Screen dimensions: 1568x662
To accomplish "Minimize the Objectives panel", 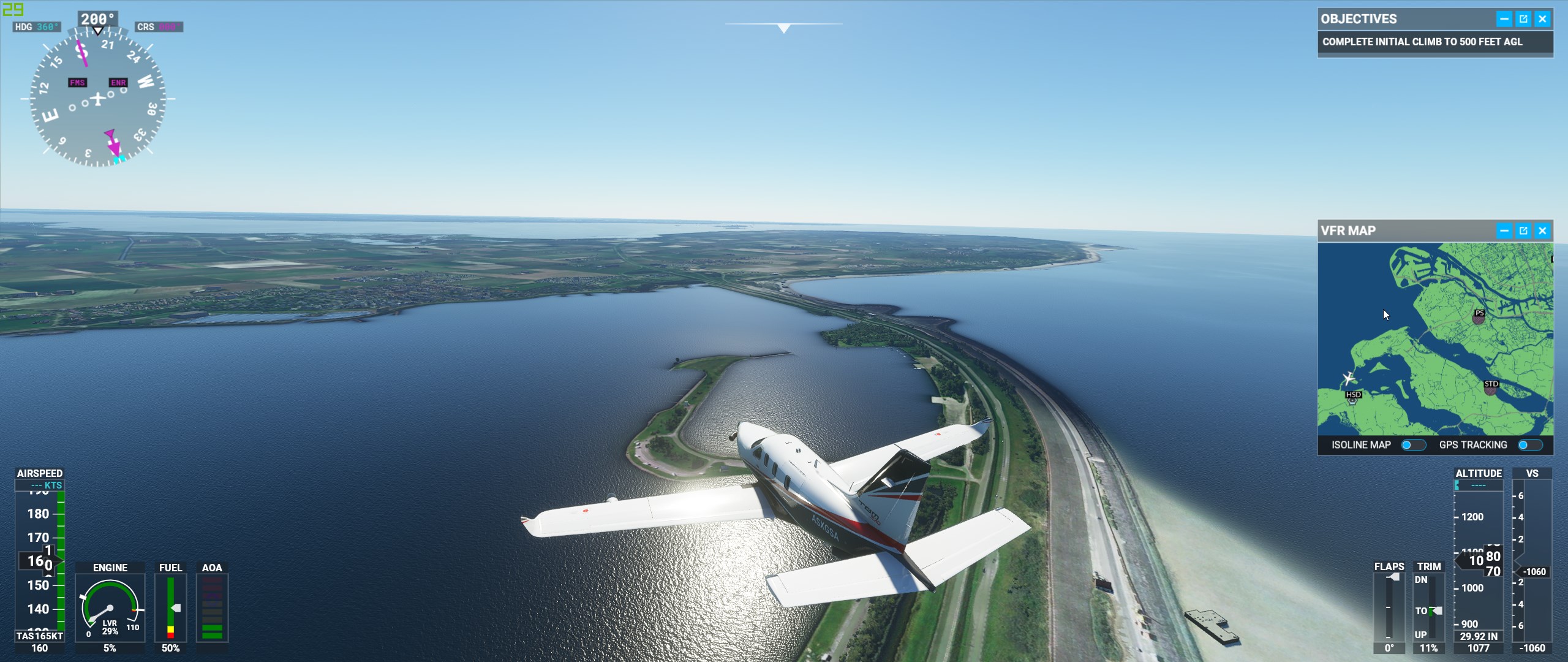I will tap(1504, 19).
